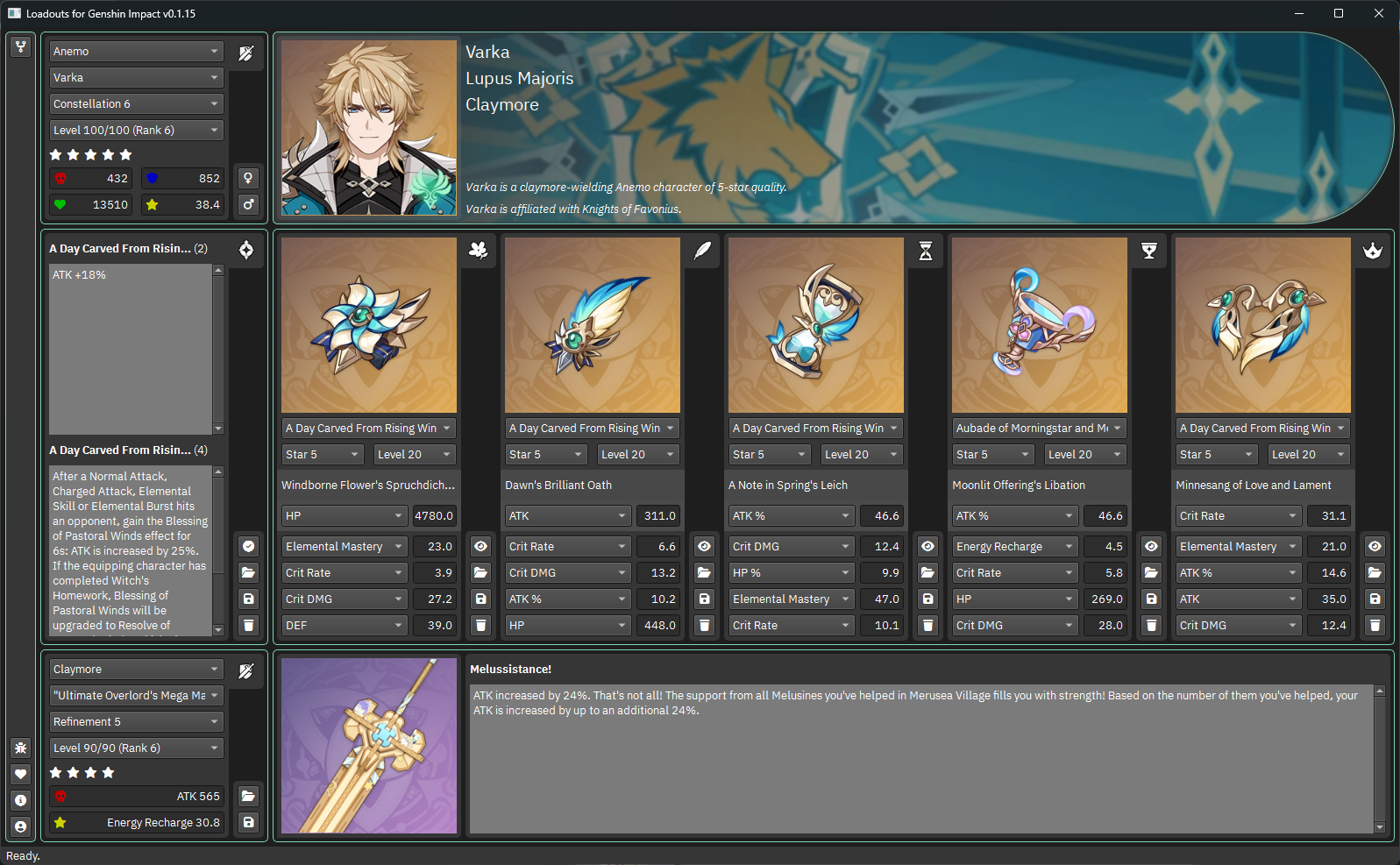Image resolution: width=1400 pixels, height=865 pixels.
Task: Click the goblet slot icon on Moonlit Offering's card
Action: pos(1148,251)
